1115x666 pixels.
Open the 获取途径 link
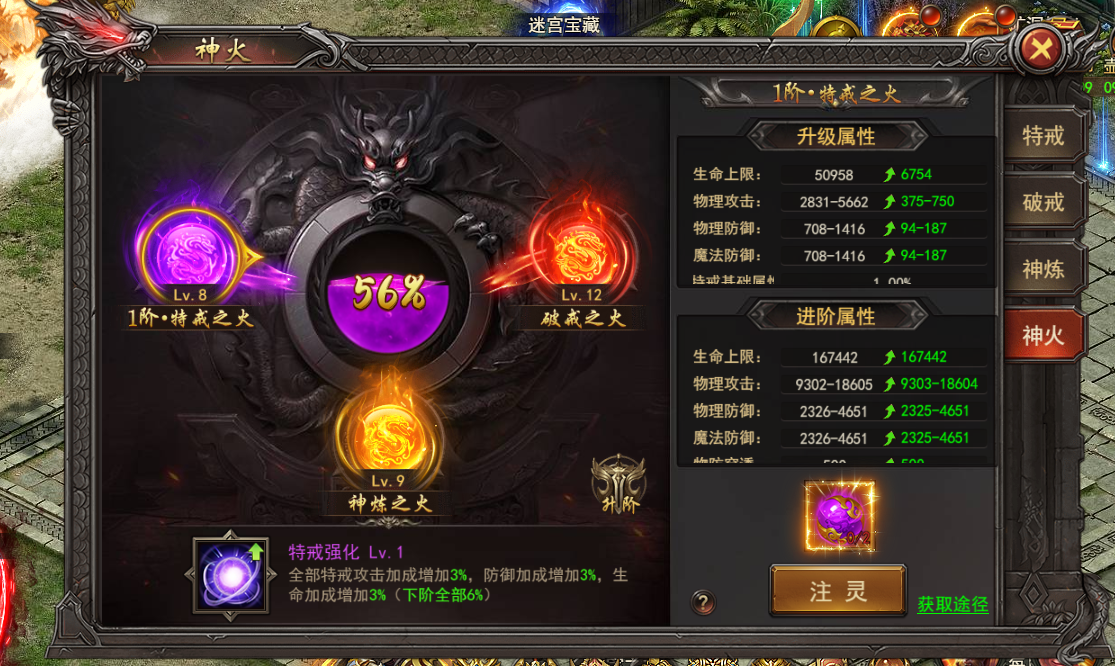tap(952, 604)
